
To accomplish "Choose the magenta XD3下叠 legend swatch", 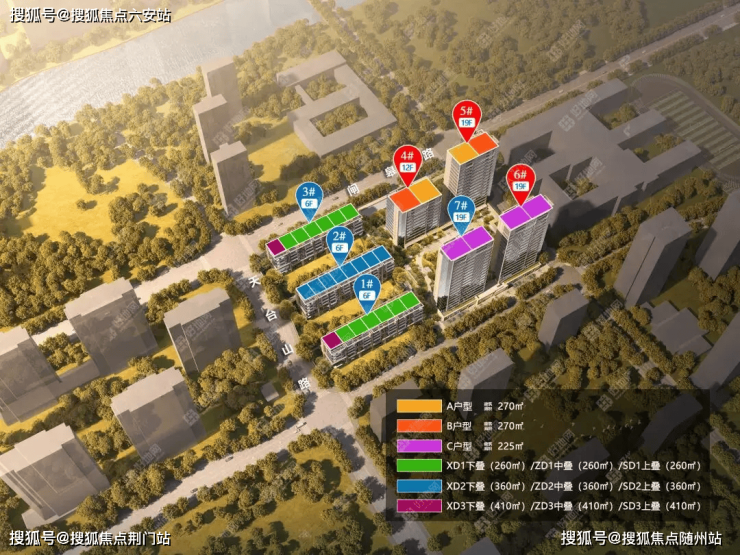I will [x=417, y=506].
